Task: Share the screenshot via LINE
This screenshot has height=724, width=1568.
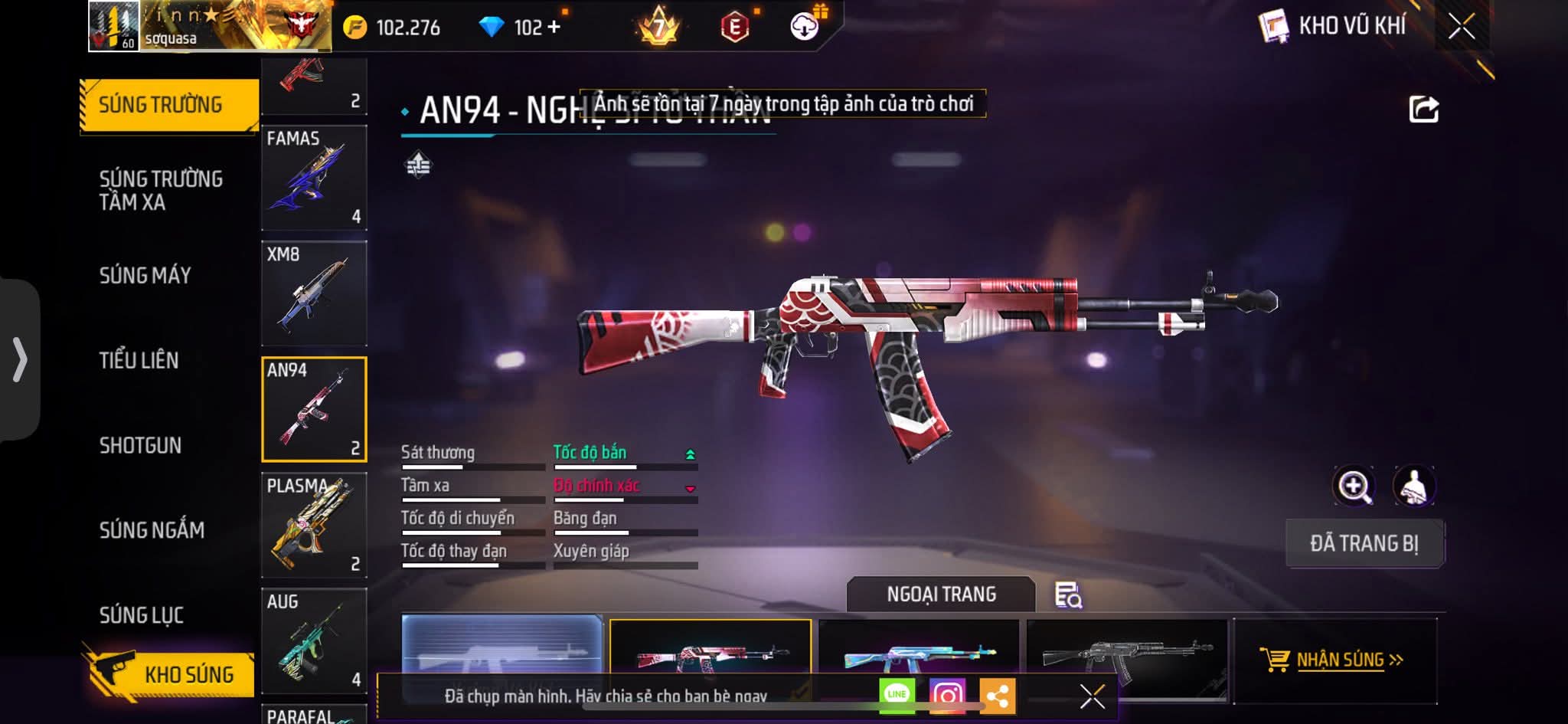Action: [x=897, y=695]
